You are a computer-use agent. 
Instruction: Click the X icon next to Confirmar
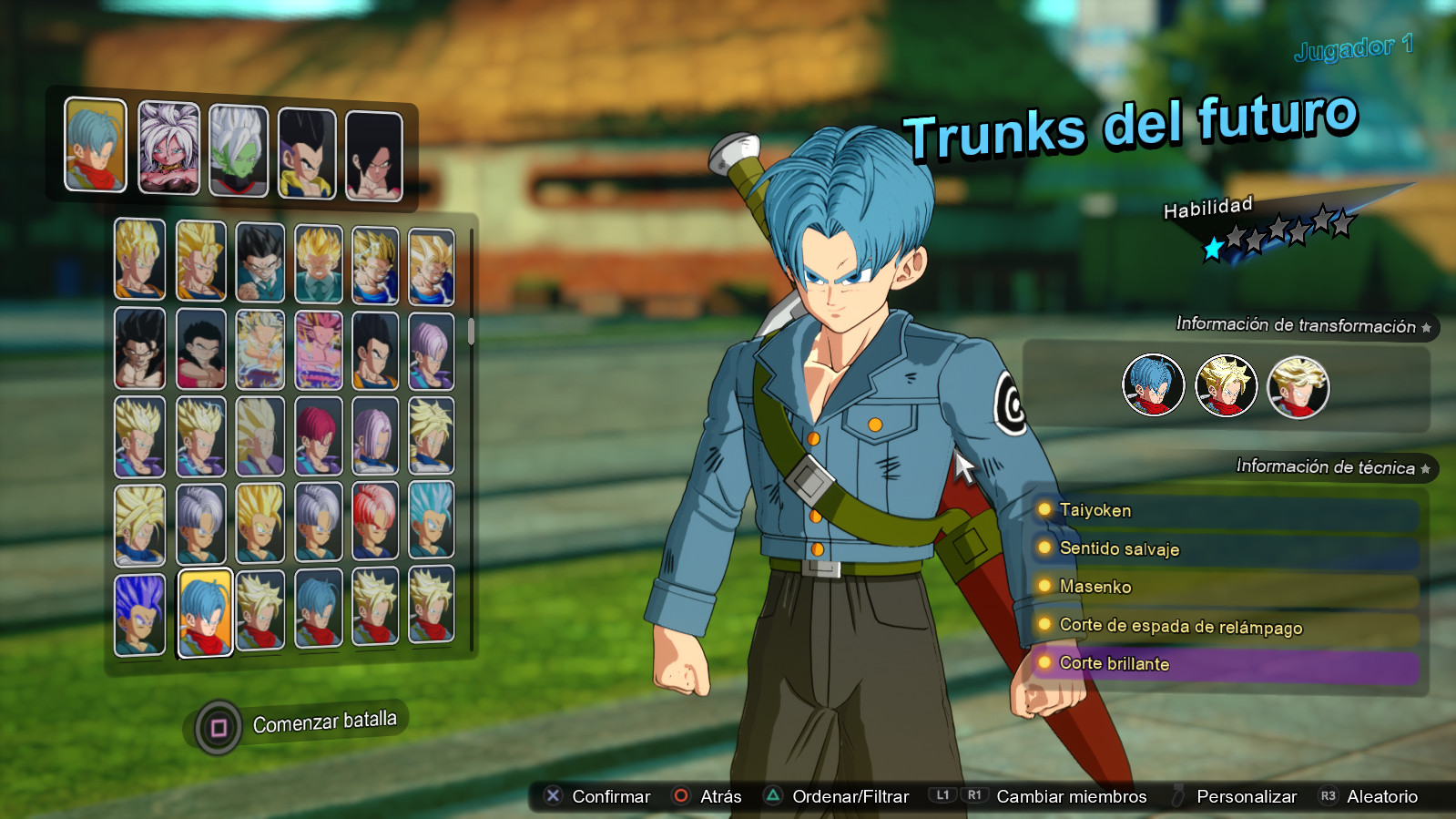(x=552, y=795)
